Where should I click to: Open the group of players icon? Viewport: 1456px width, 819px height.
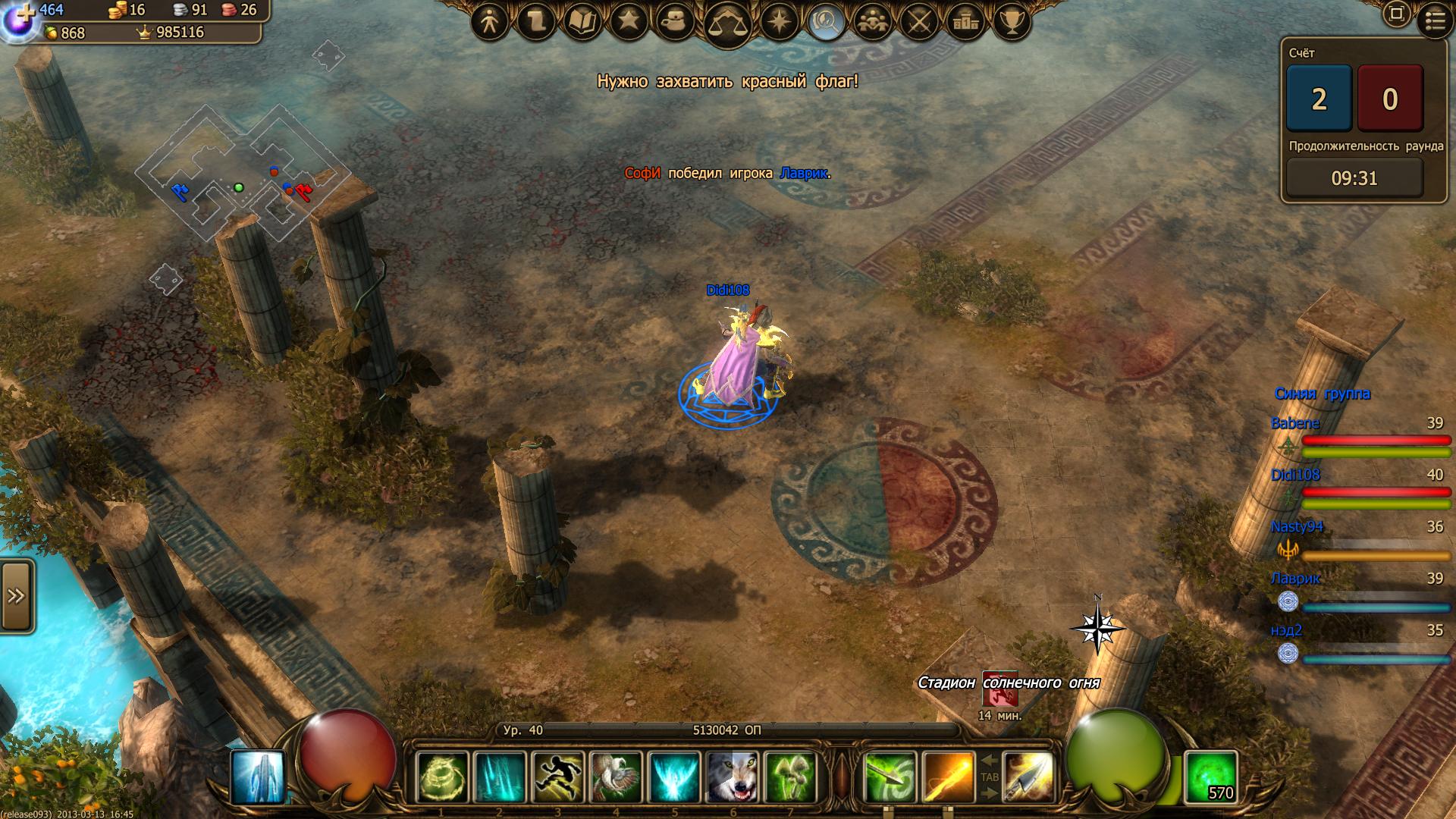tap(873, 22)
